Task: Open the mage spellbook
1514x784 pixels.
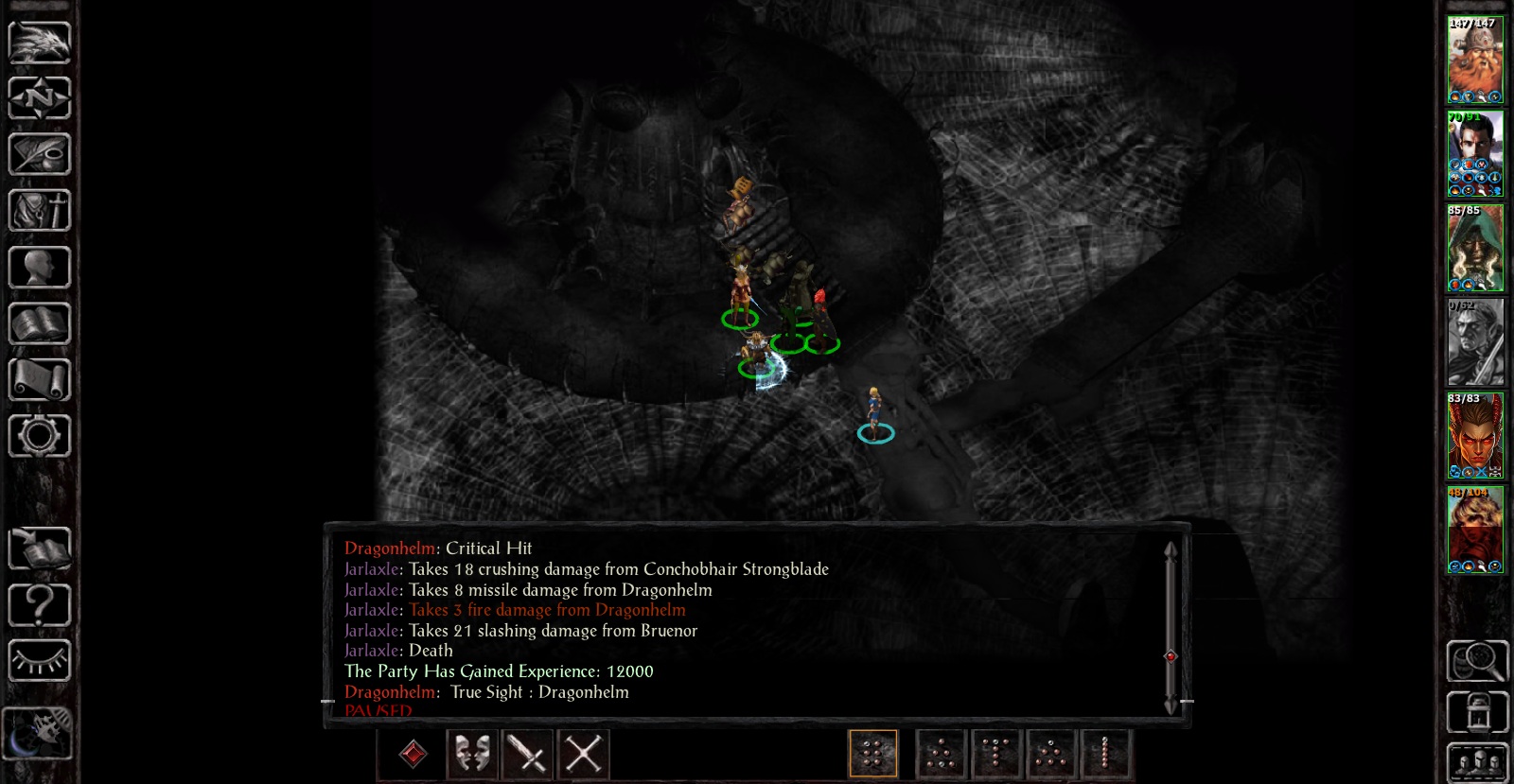Action: click(40, 323)
